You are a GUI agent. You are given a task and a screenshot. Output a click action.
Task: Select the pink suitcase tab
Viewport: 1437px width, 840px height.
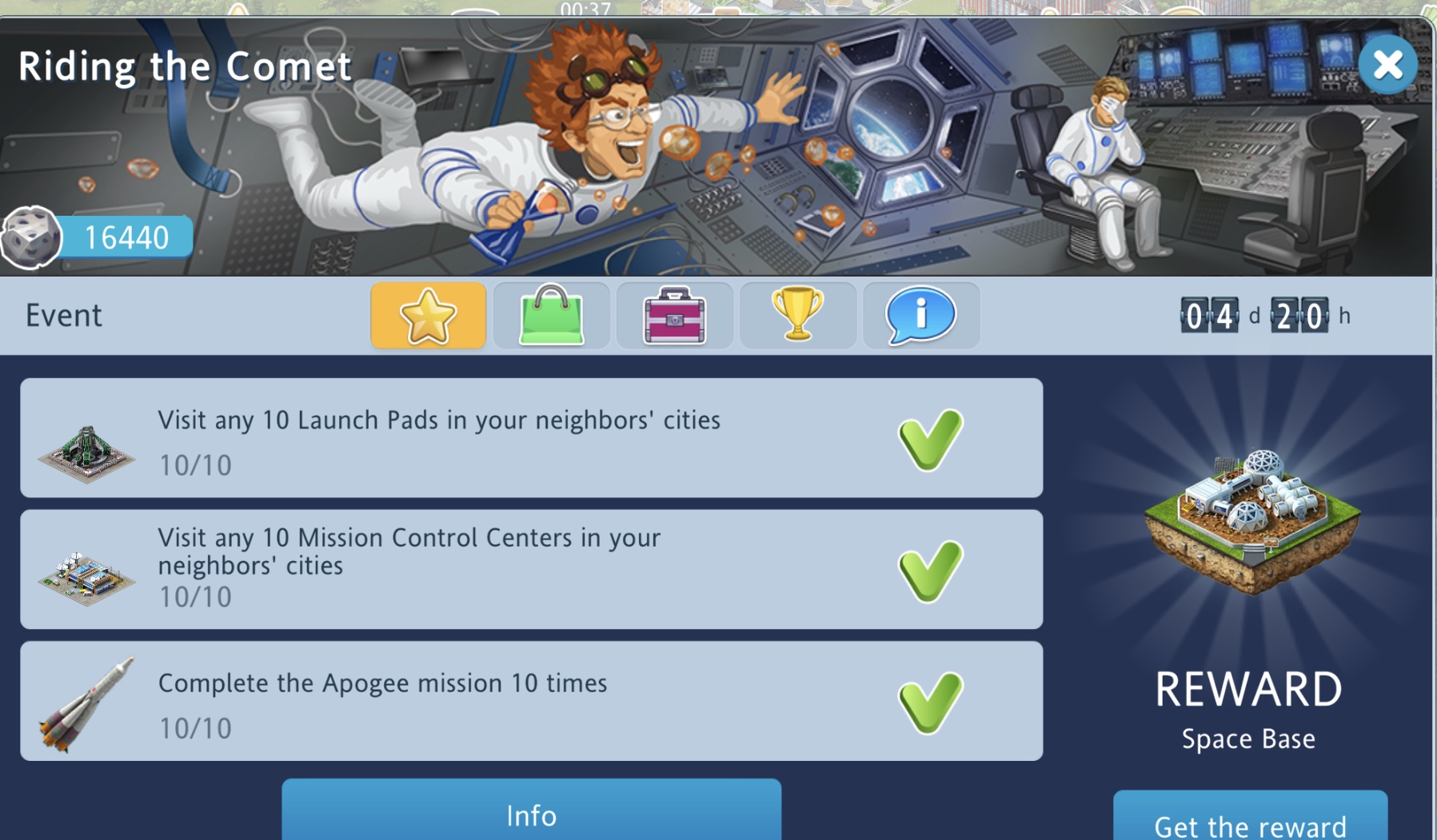tap(674, 315)
